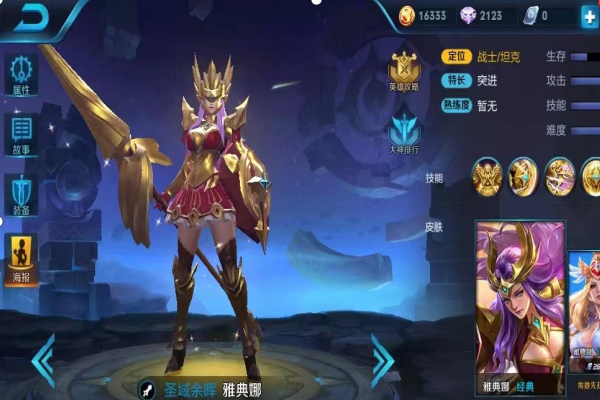Image resolution: width=600 pixels, height=400 pixels.
Task: Show the next hero with right arrow
Action: pos(382,360)
